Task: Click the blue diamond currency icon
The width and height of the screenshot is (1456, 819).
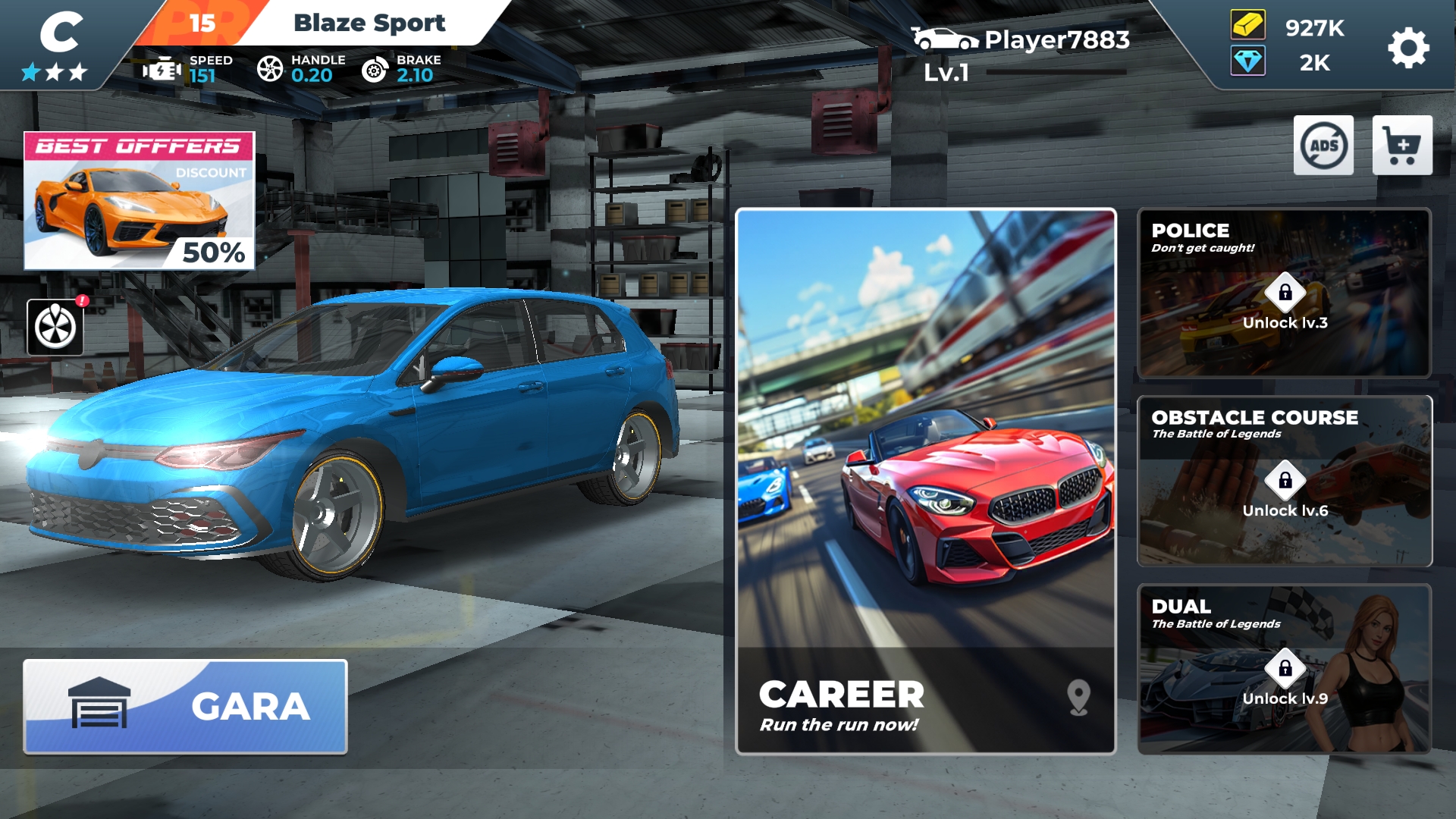Action: tap(1247, 61)
